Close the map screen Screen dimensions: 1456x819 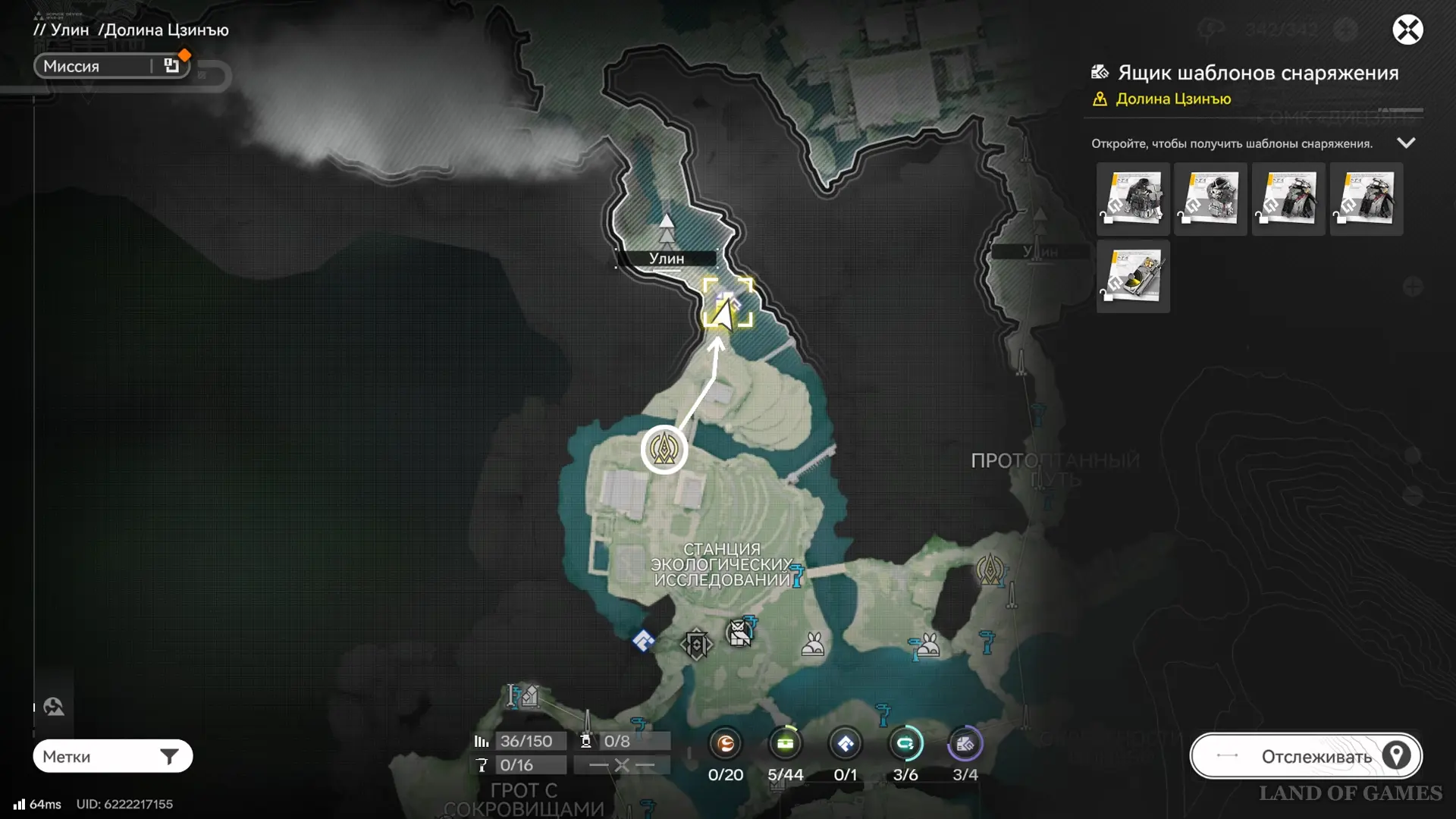tap(1407, 30)
